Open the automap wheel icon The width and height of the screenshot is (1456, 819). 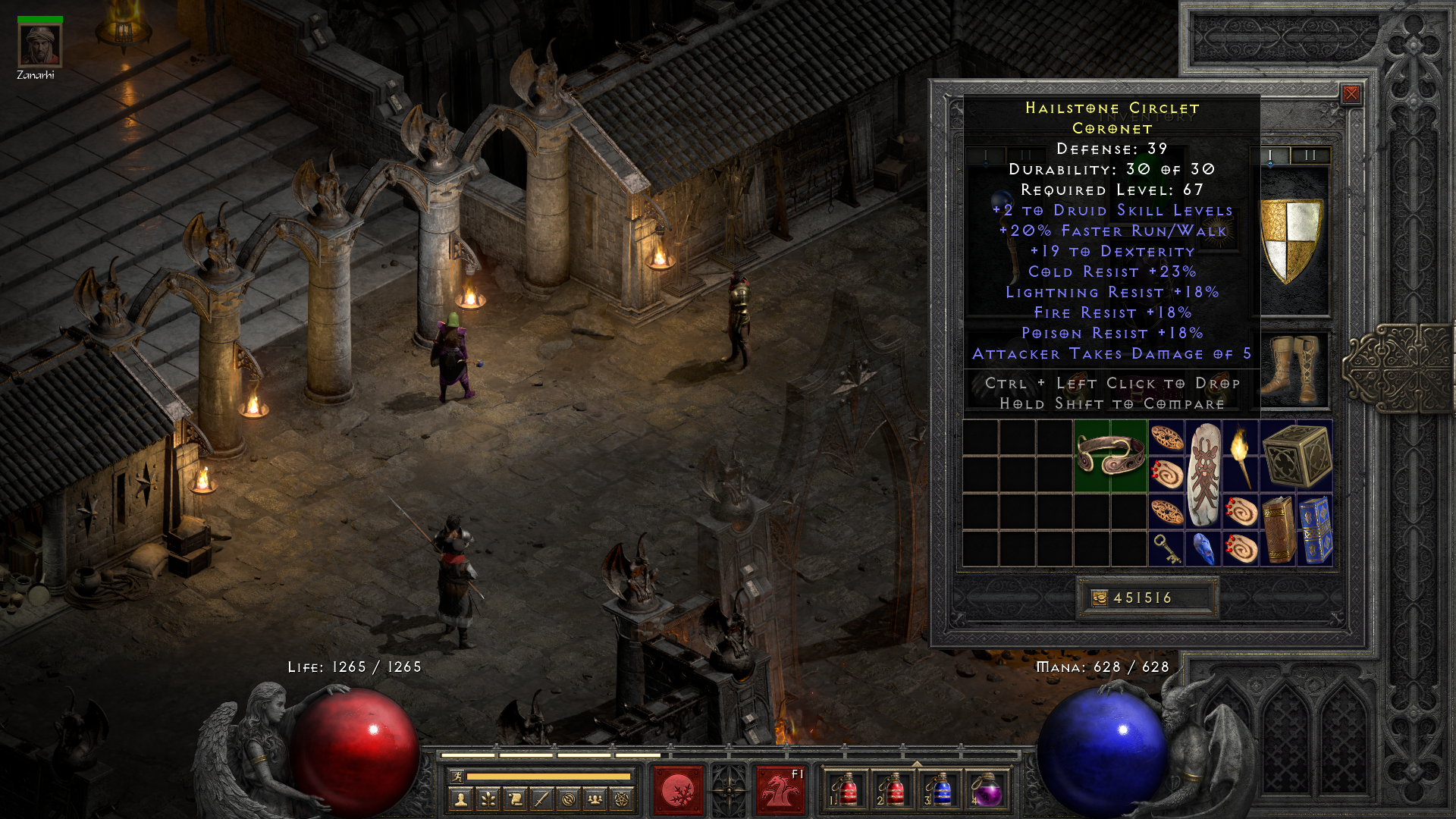(568, 799)
